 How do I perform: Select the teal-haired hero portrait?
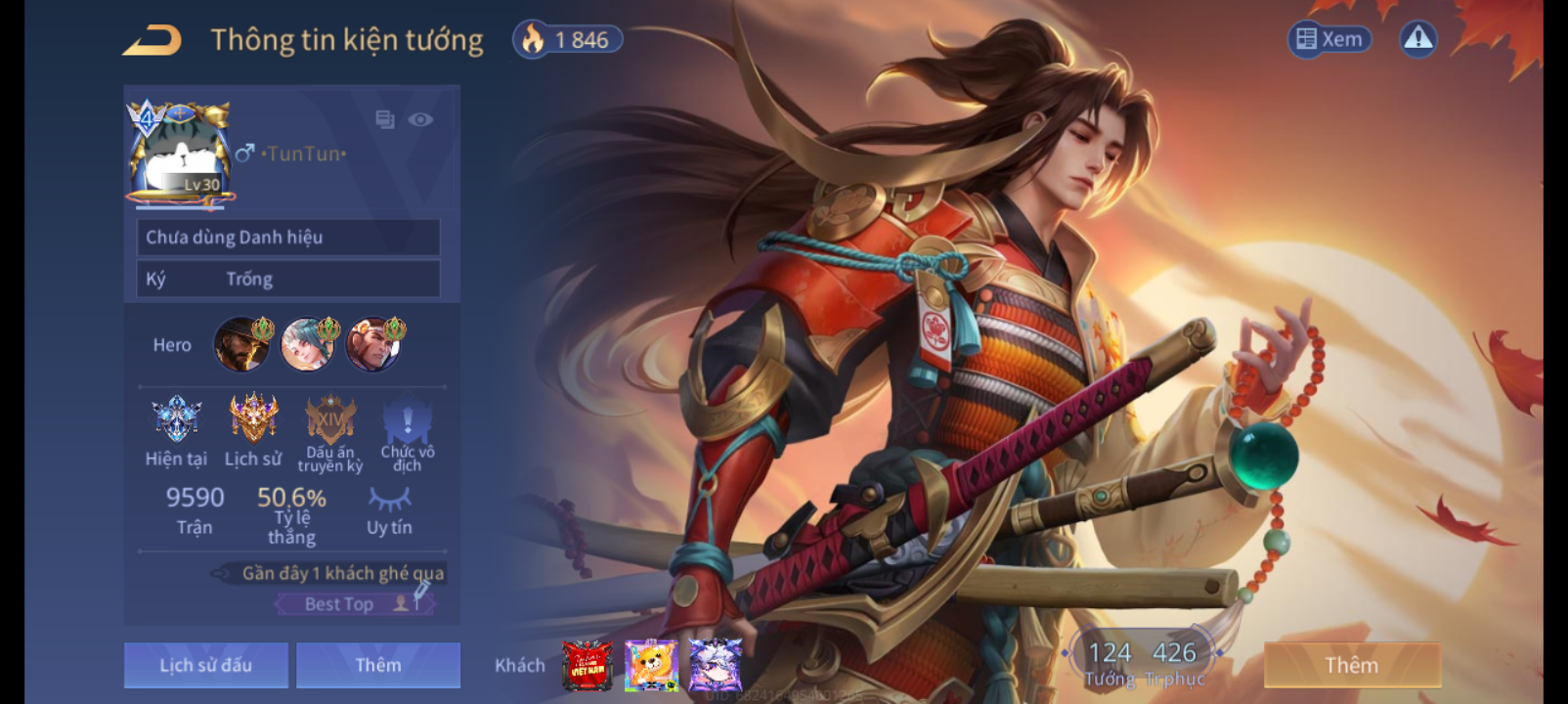[x=308, y=344]
